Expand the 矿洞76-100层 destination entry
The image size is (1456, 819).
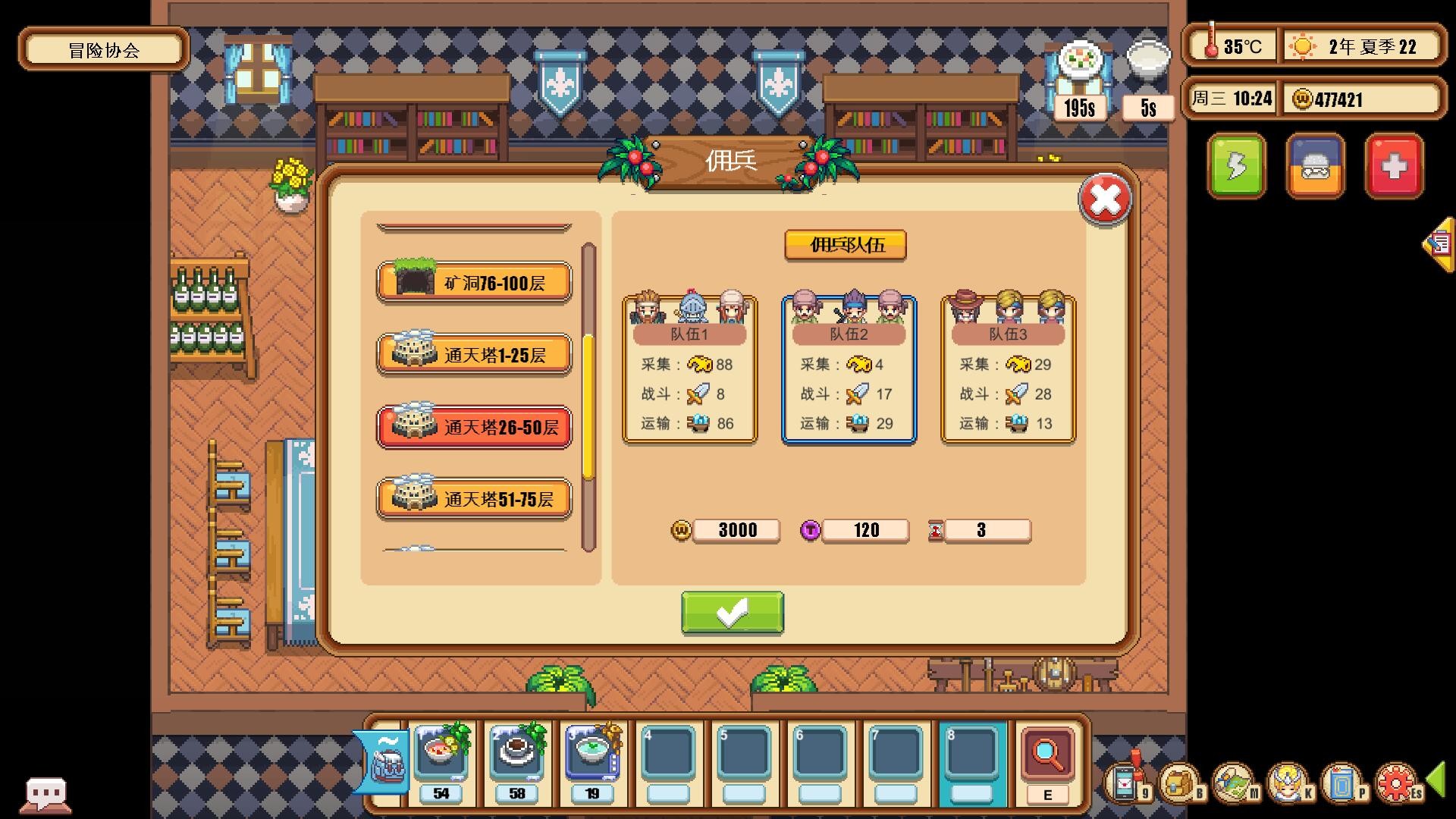[474, 281]
